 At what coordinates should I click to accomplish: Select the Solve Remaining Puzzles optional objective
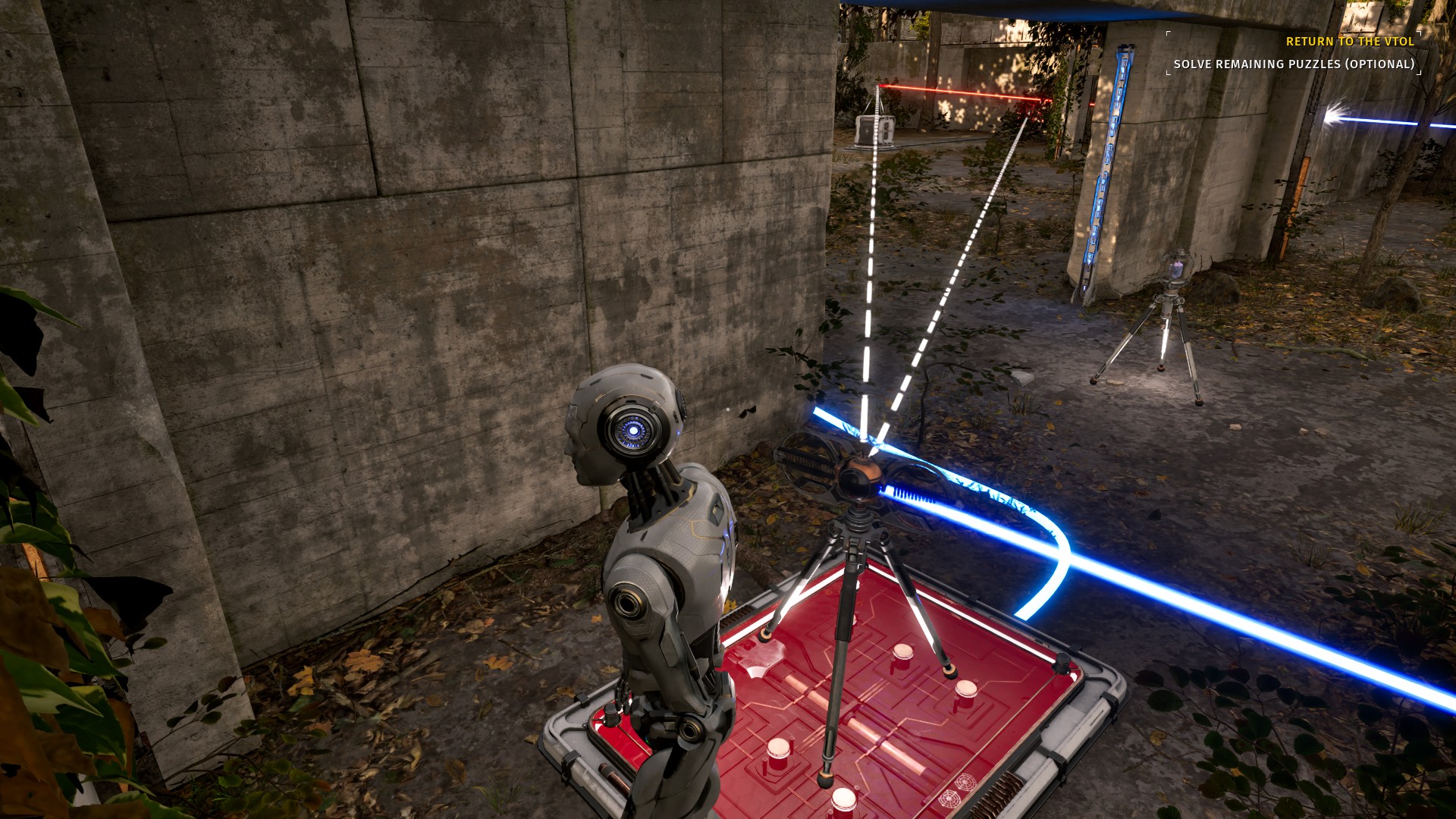[1294, 64]
